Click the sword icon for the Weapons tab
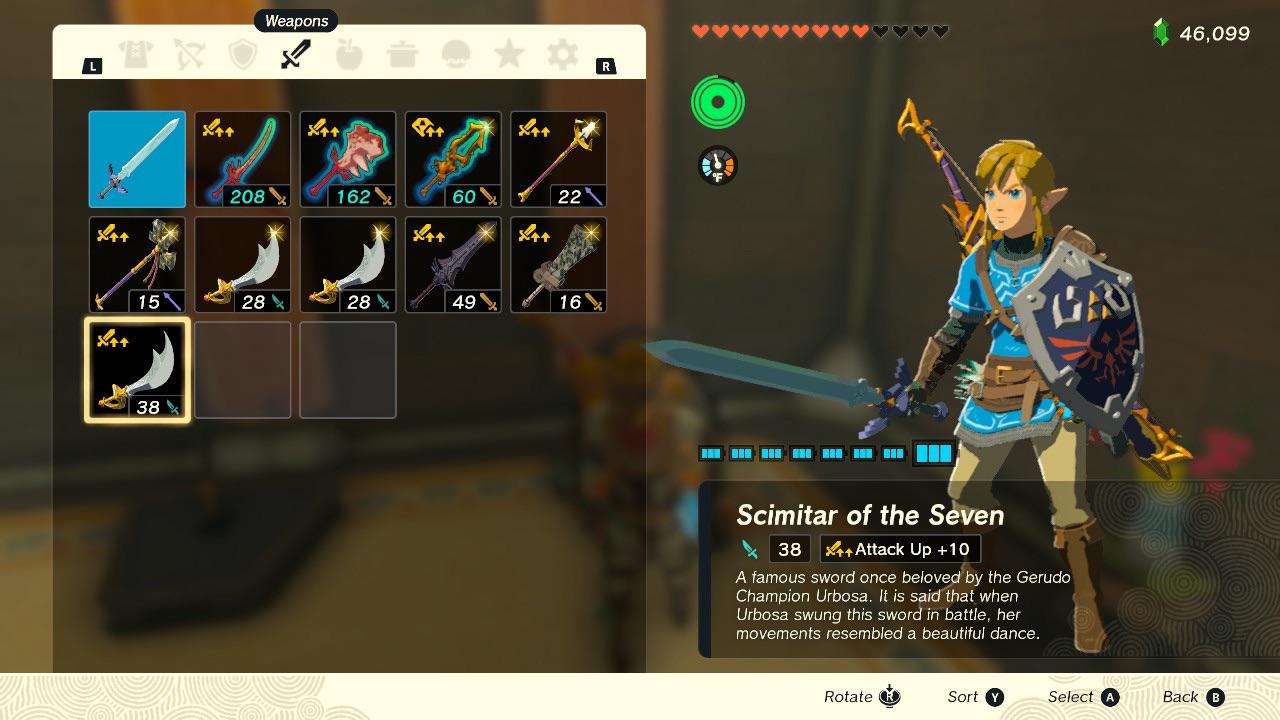The image size is (1280, 720). (296, 55)
